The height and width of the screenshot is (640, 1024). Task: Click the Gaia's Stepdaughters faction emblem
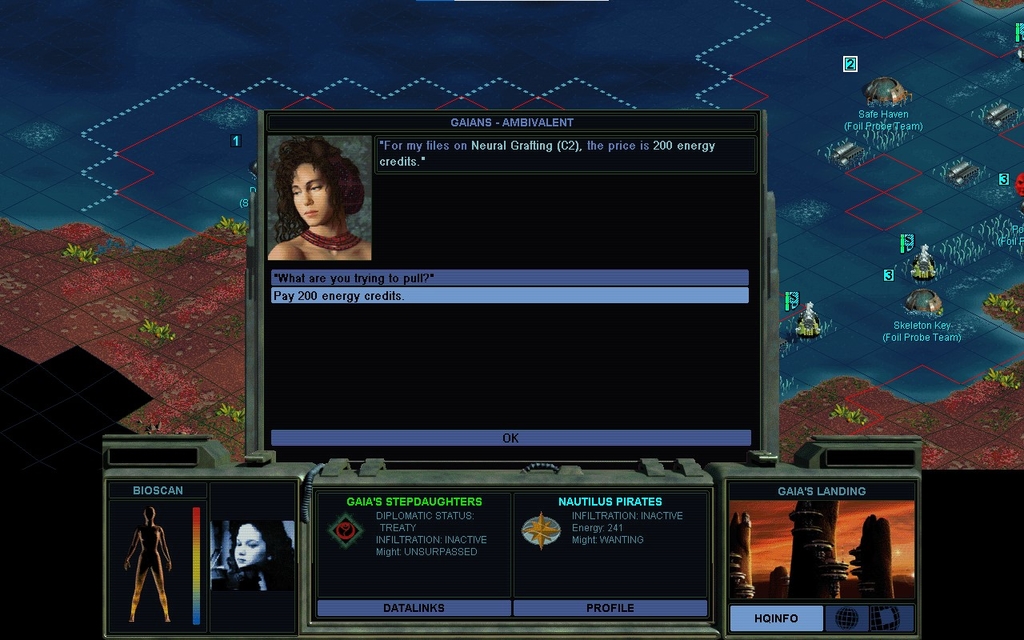(x=345, y=530)
